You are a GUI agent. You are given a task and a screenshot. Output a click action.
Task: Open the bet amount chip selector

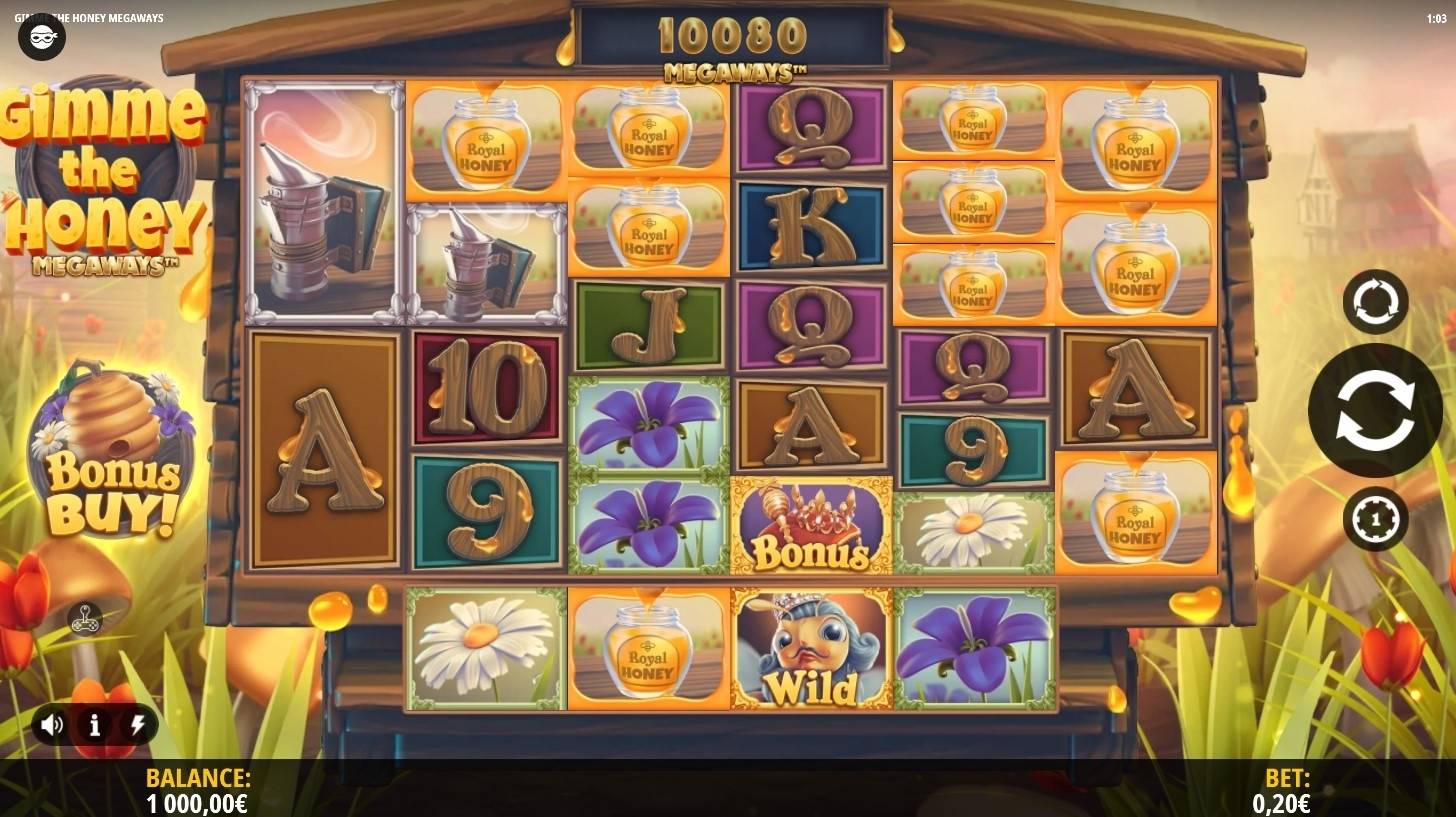1375,519
